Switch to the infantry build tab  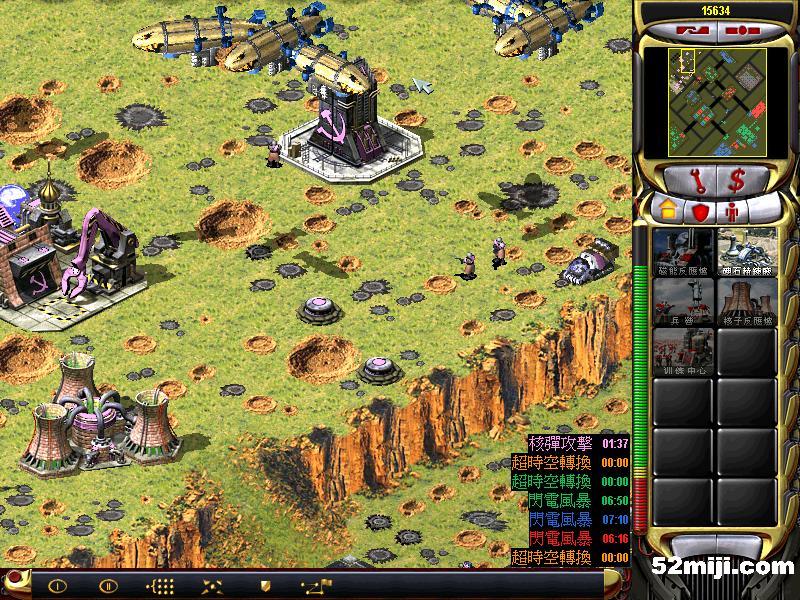pyautogui.click(x=733, y=212)
